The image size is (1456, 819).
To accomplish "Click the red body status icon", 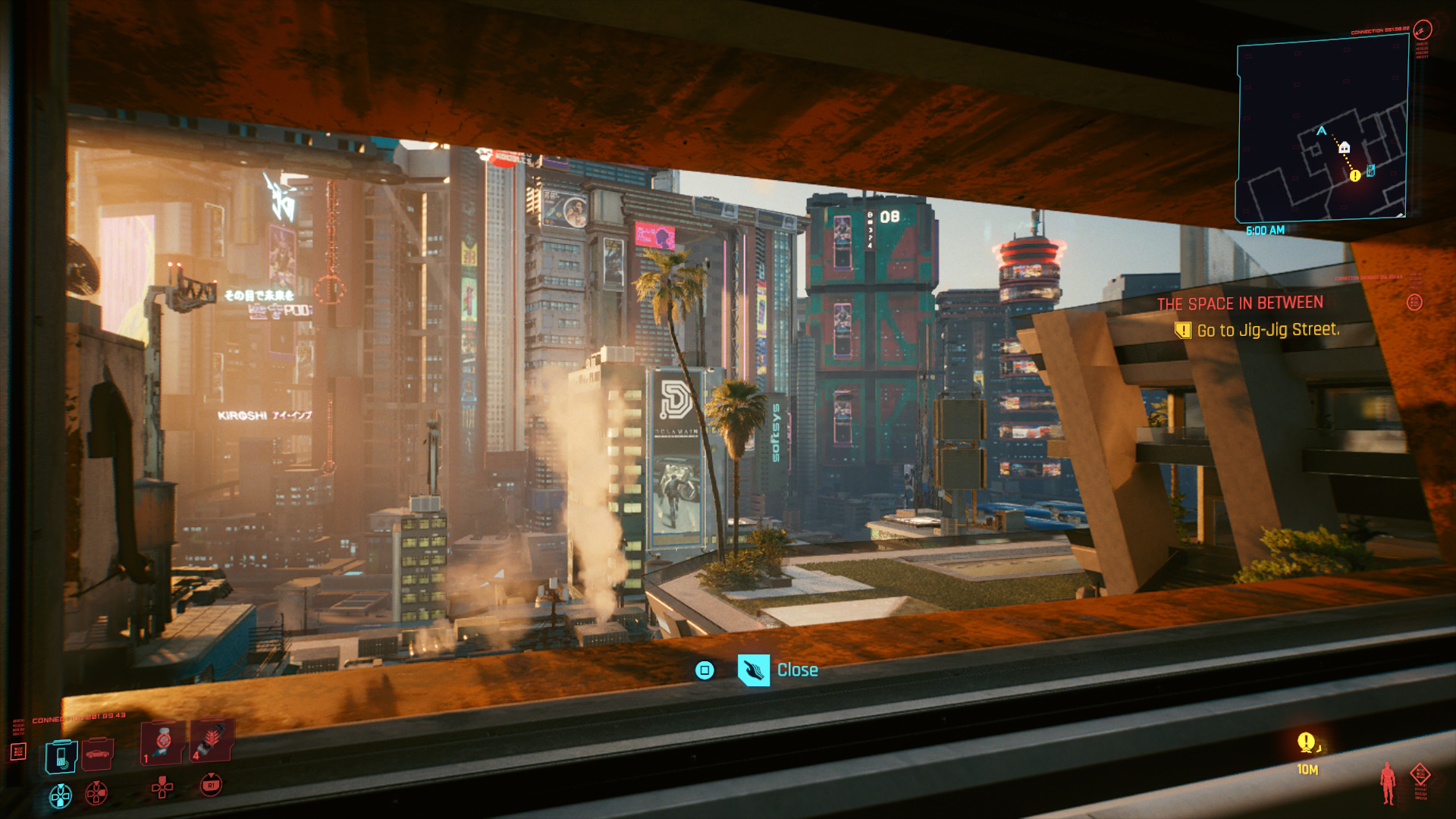I will pyautogui.click(x=1387, y=784).
